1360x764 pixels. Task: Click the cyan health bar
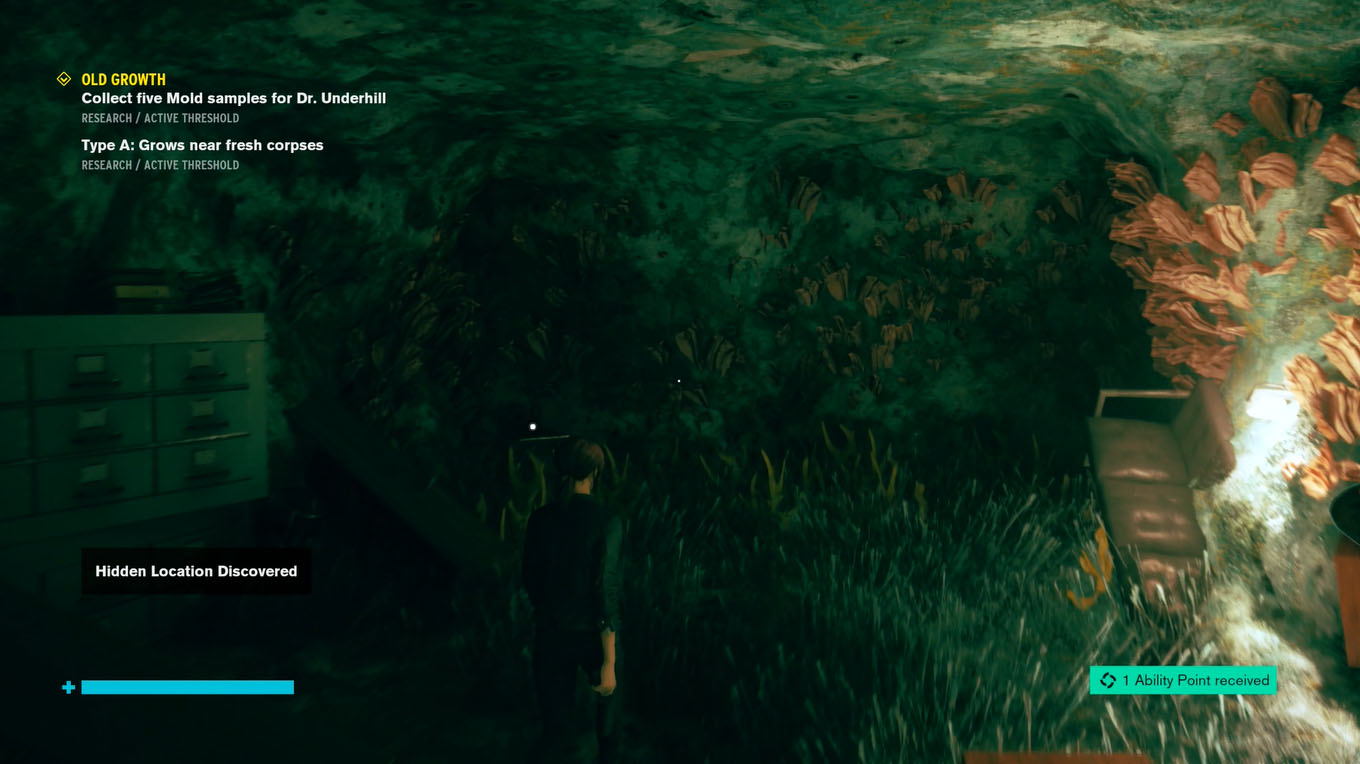click(x=188, y=687)
